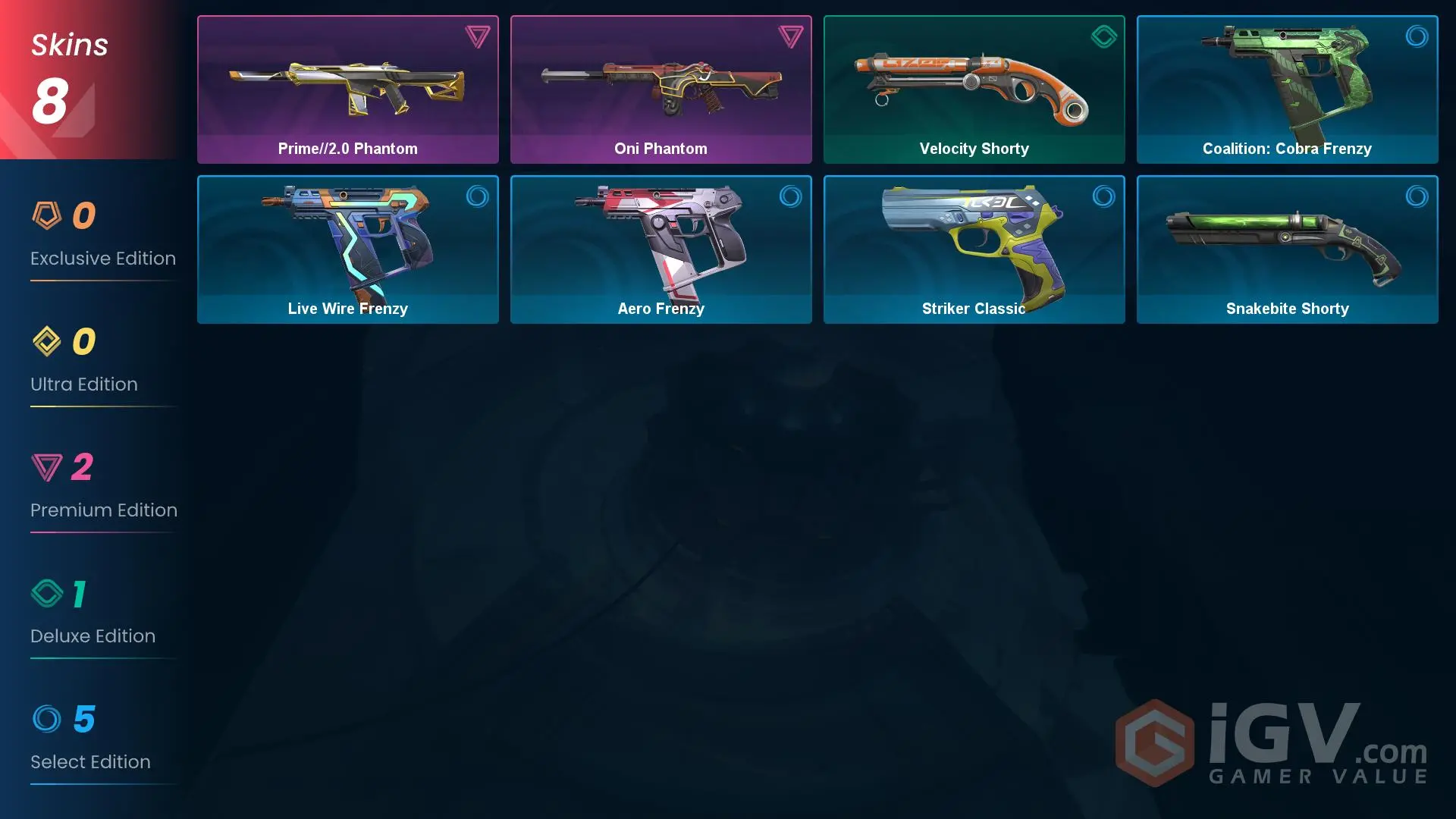Expand the Exclusive Edition category

pos(103,237)
